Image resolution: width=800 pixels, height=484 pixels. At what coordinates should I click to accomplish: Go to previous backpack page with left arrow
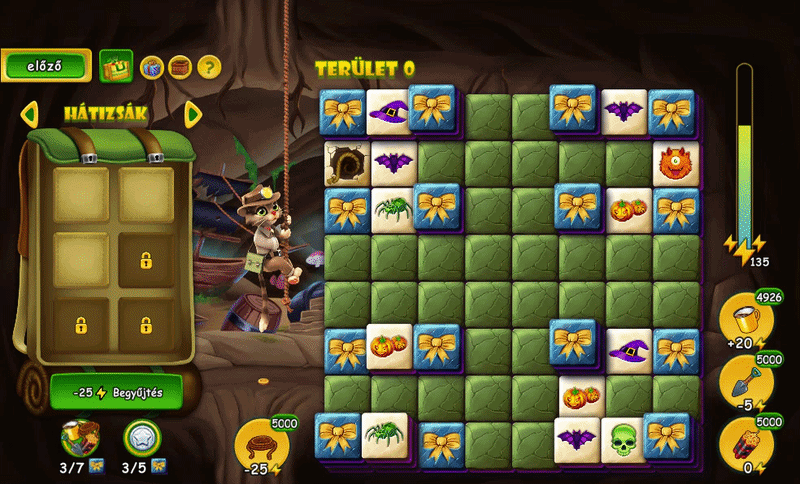click(x=29, y=113)
